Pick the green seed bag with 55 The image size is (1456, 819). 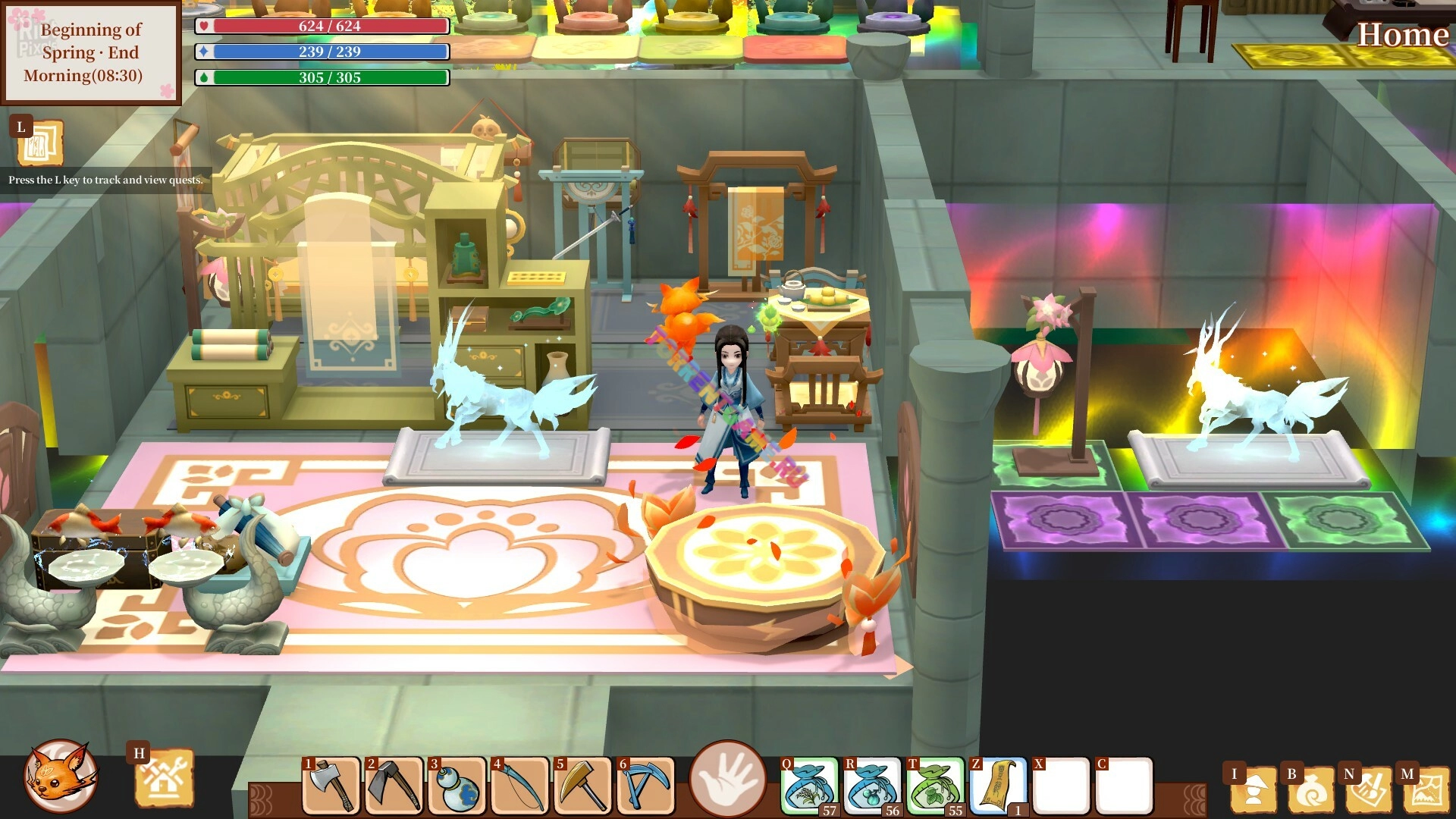[x=935, y=786]
